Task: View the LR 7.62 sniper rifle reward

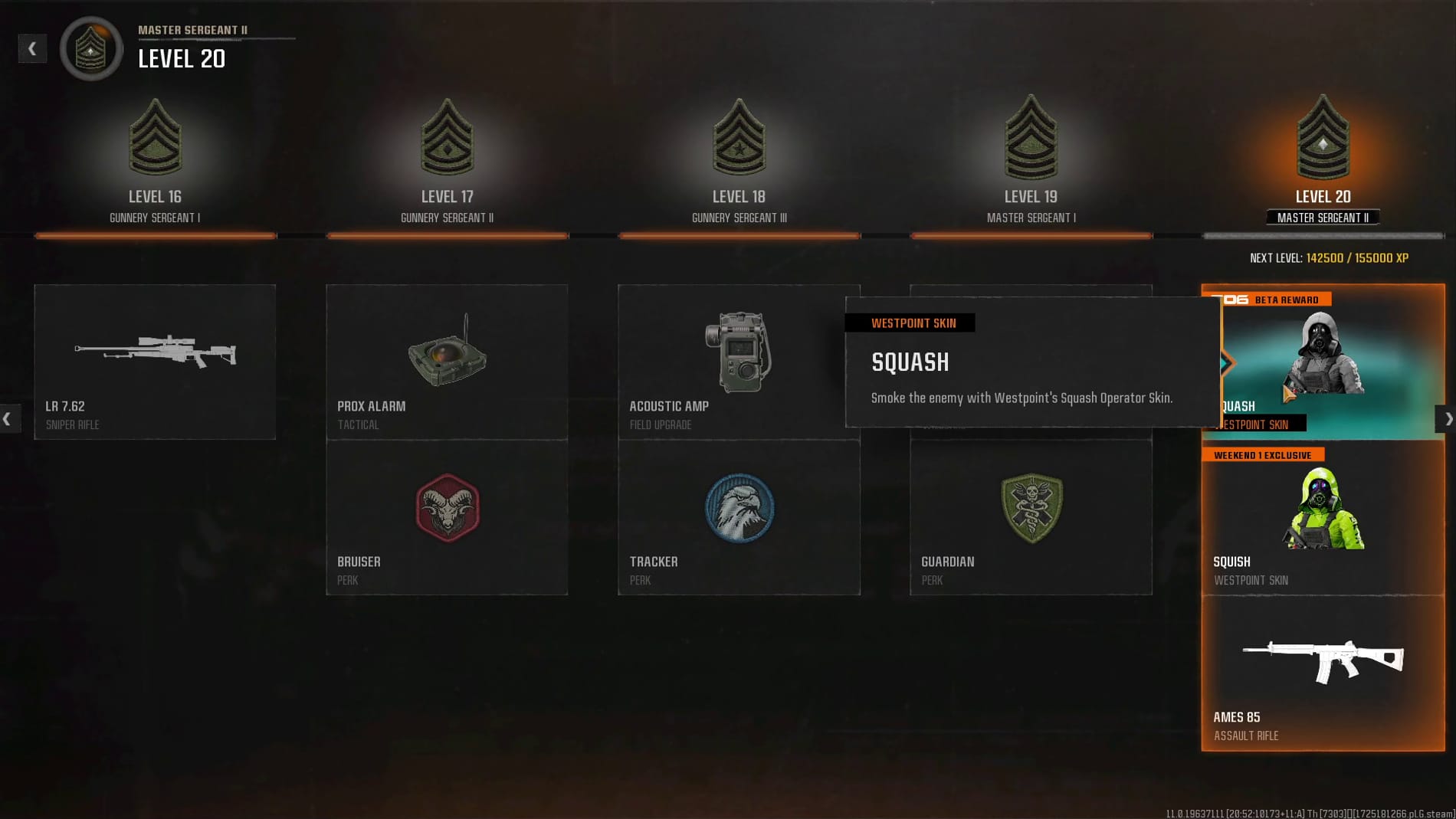Action: tap(155, 362)
